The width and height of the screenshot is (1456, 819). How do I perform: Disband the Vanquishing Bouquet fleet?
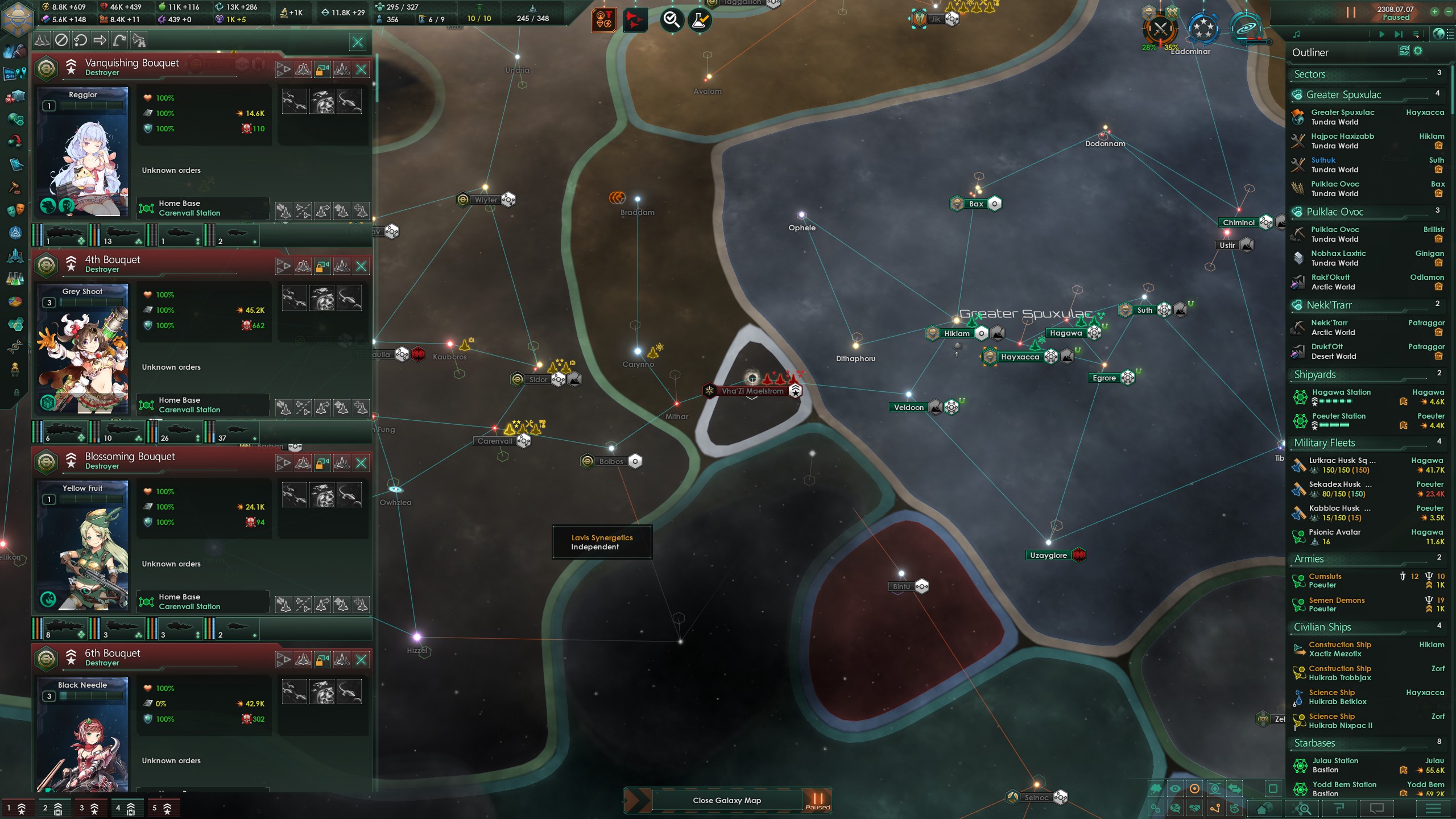point(361,69)
